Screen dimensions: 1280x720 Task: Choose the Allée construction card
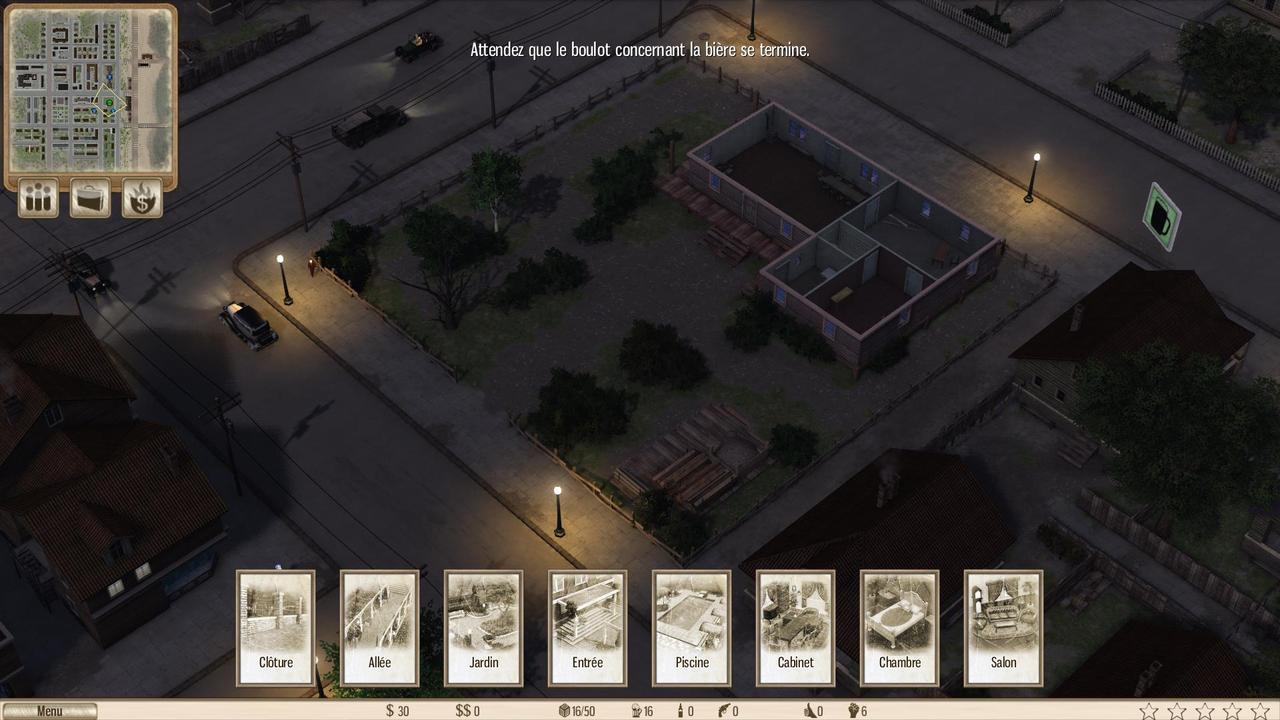[380, 628]
